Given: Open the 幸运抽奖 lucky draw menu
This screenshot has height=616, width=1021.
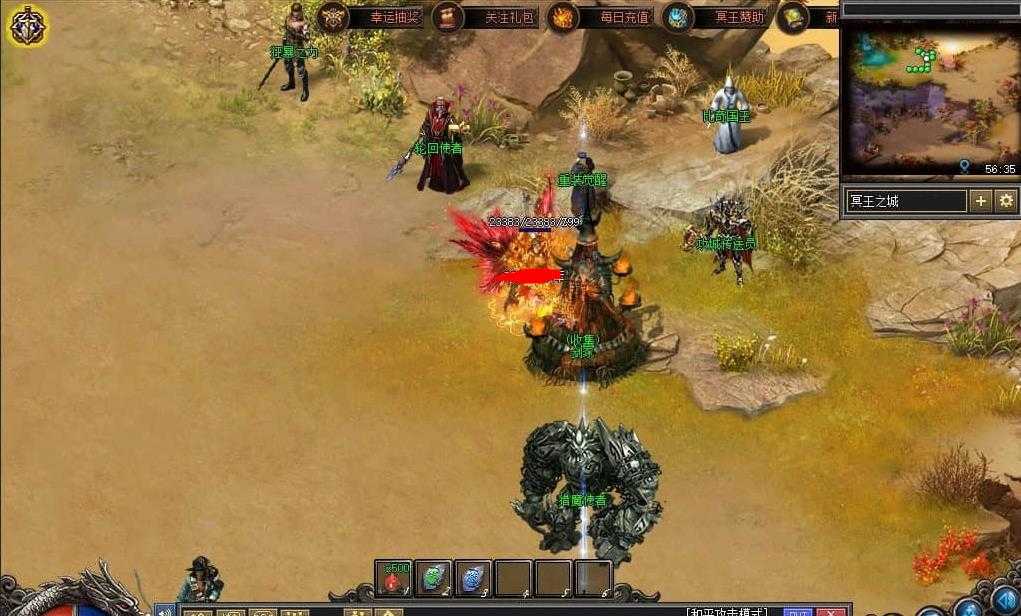Looking at the screenshot, I should point(370,17).
